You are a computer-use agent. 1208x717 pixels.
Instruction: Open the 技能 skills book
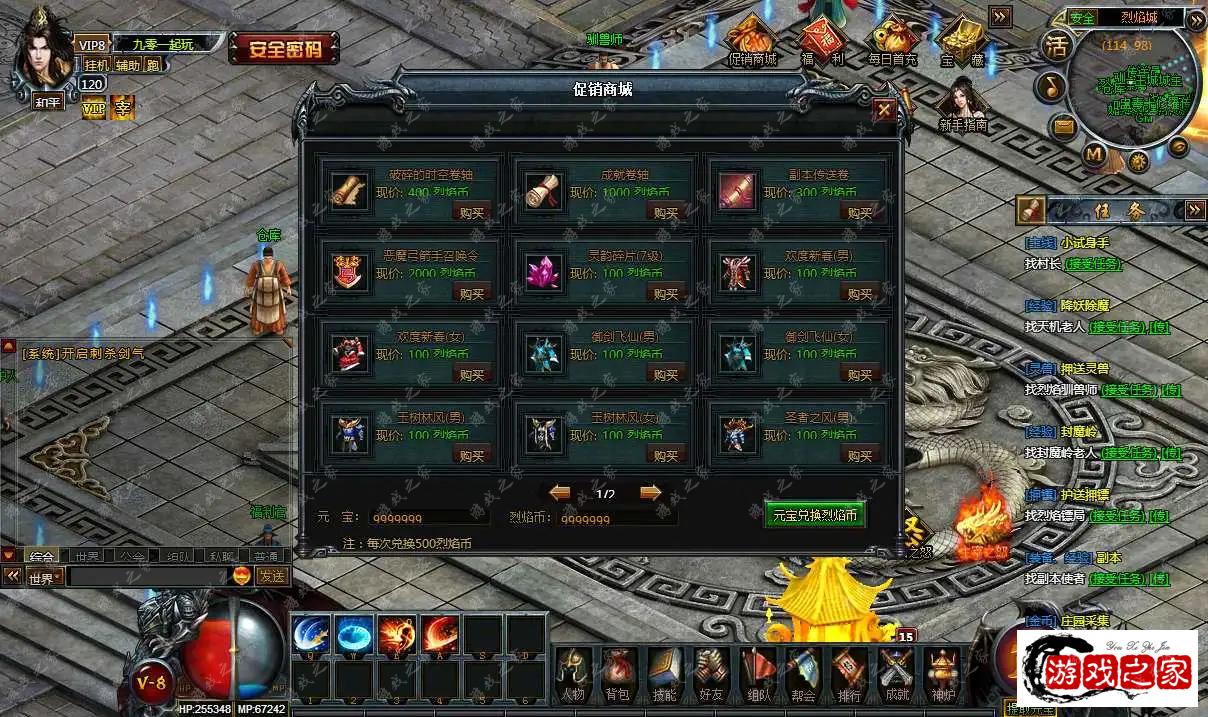click(x=664, y=674)
